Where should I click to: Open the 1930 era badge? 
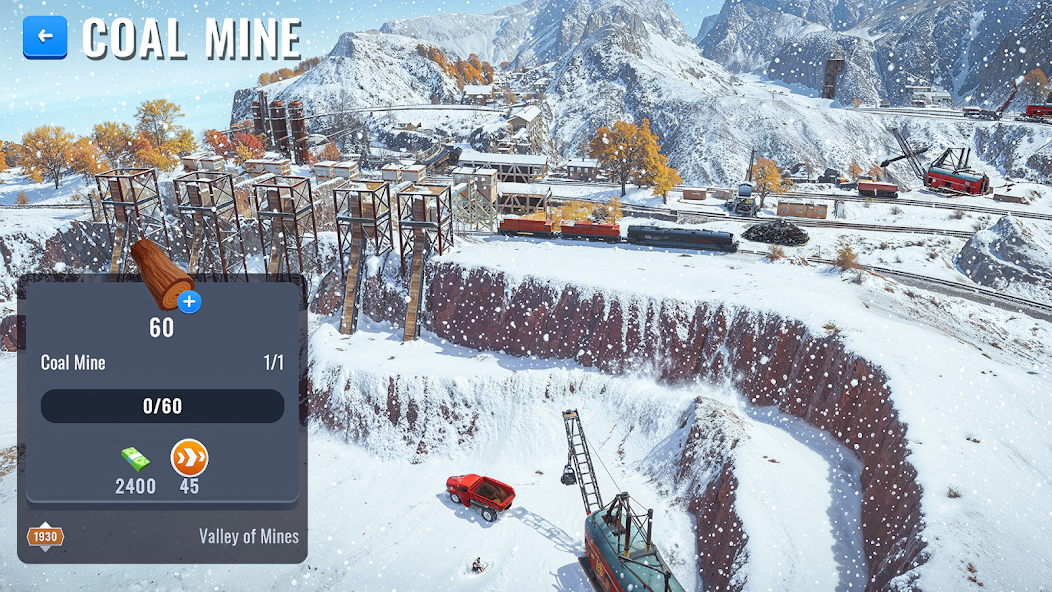pos(45,537)
